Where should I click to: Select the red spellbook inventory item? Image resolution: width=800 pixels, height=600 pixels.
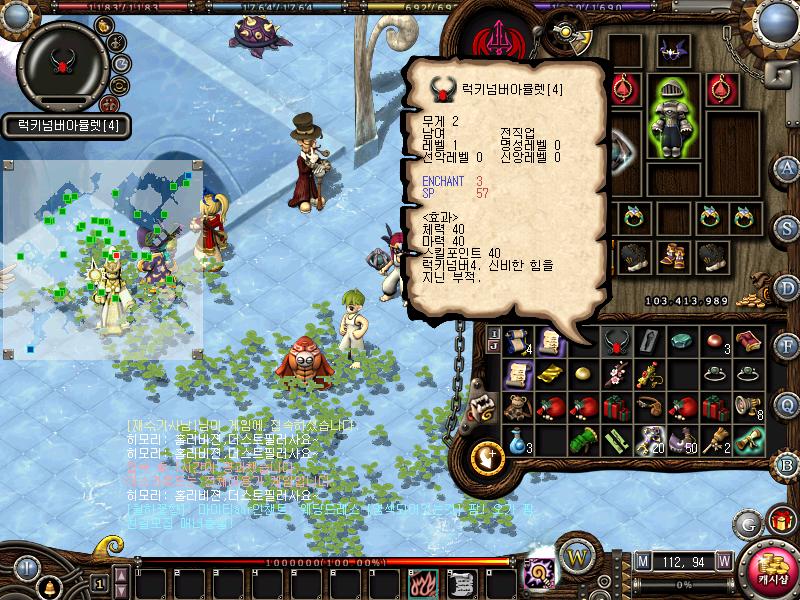[748, 342]
